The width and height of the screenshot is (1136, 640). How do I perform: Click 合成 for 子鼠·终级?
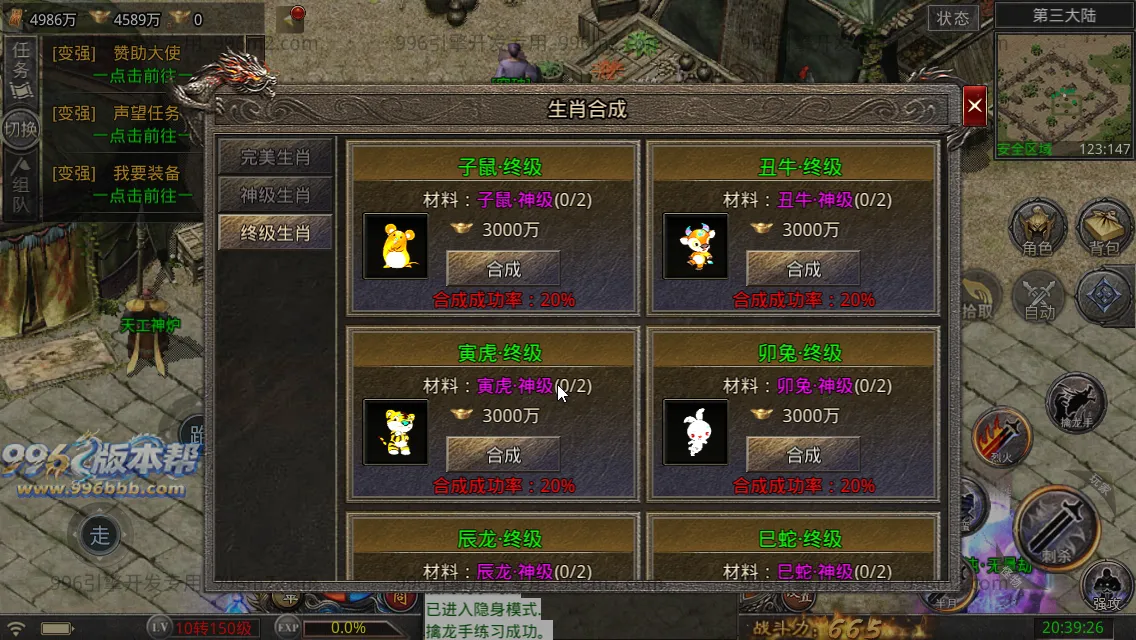point(503,269)
